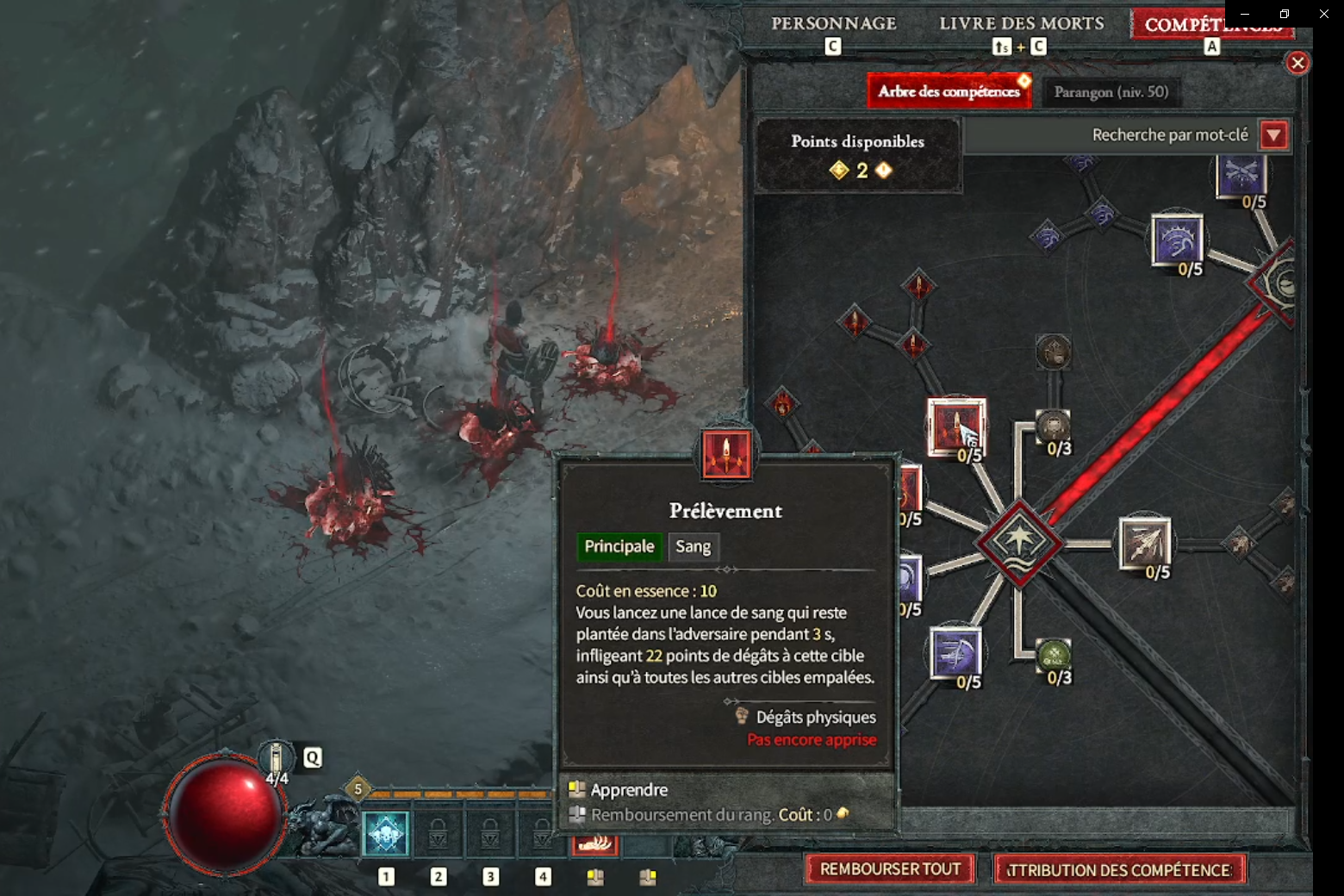Select the purple spiked-circle skill node
The image size is (1344, 896).
[x=1177, y=240]
